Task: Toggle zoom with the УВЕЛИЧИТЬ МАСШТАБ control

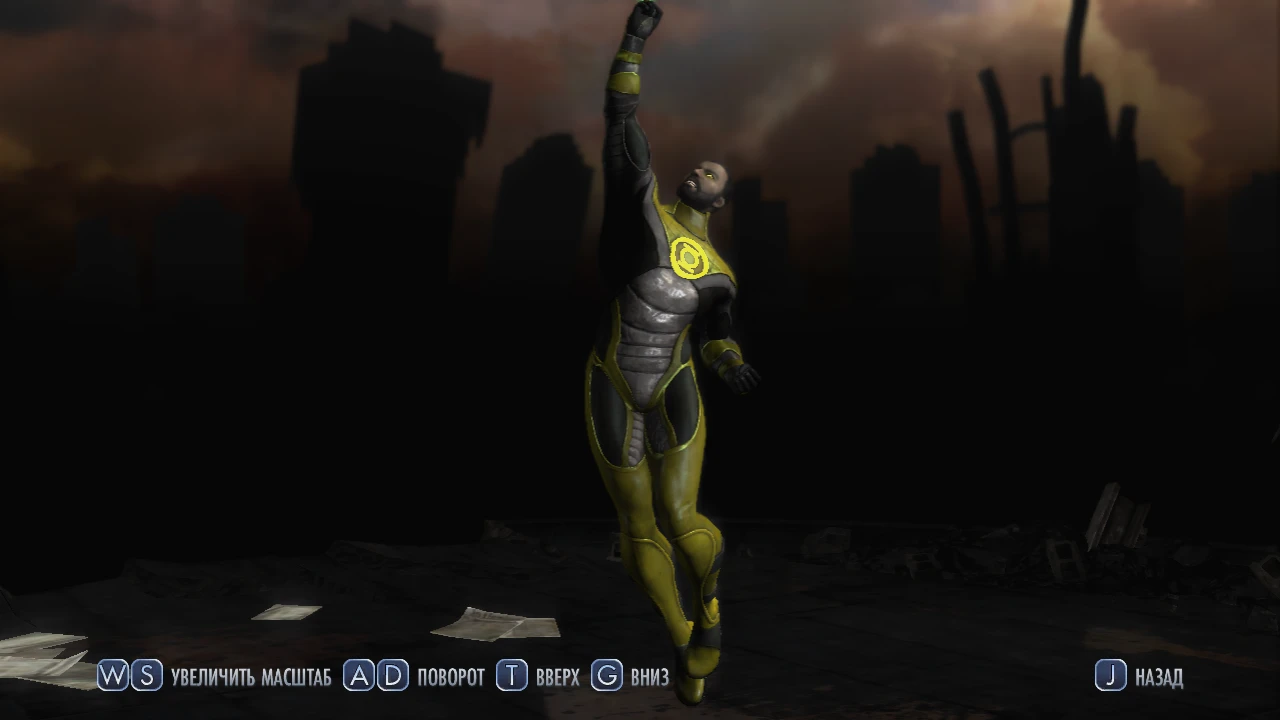Action: coord(252,676)
